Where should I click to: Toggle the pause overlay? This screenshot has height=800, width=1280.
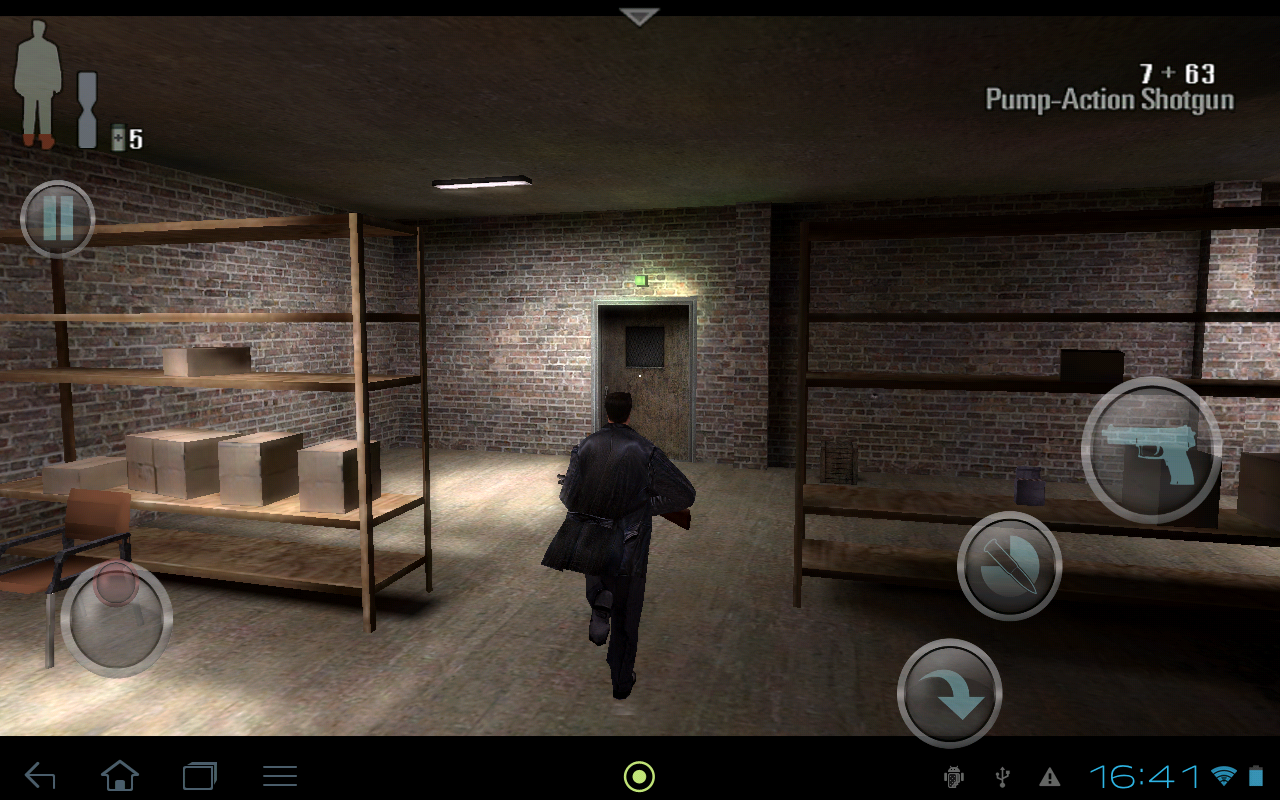56,220
